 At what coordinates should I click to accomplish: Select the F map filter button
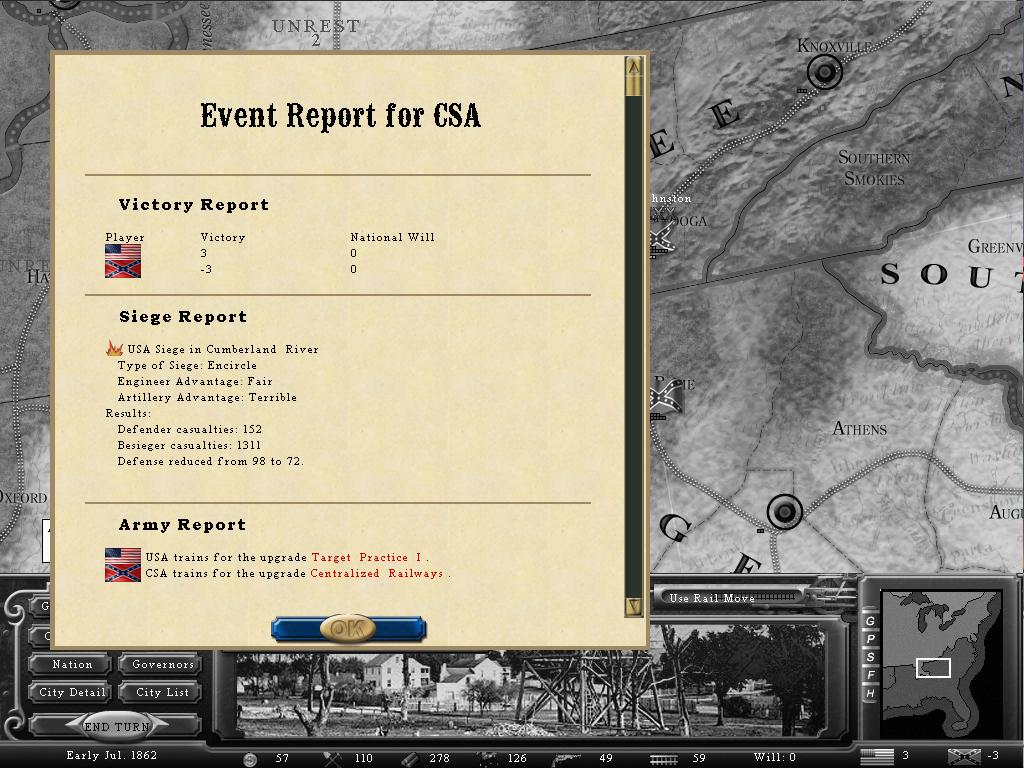click(x=870, y=675)
